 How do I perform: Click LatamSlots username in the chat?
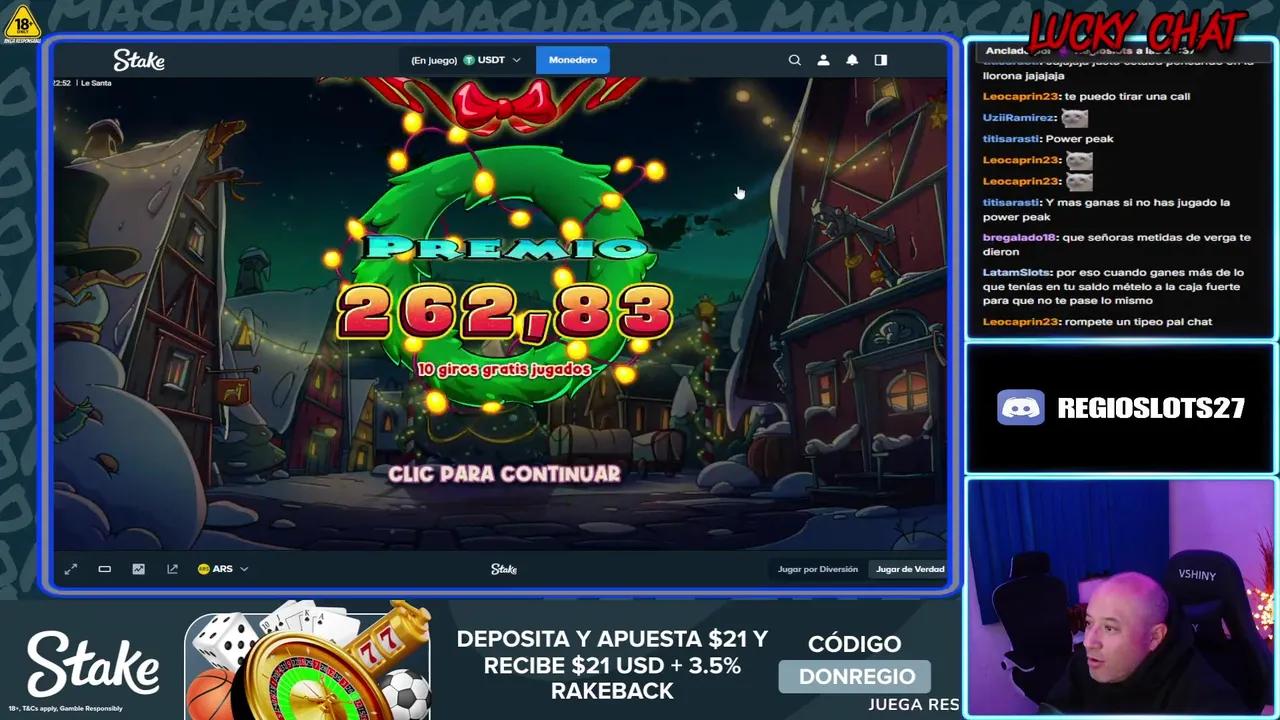click(1016, 272)
